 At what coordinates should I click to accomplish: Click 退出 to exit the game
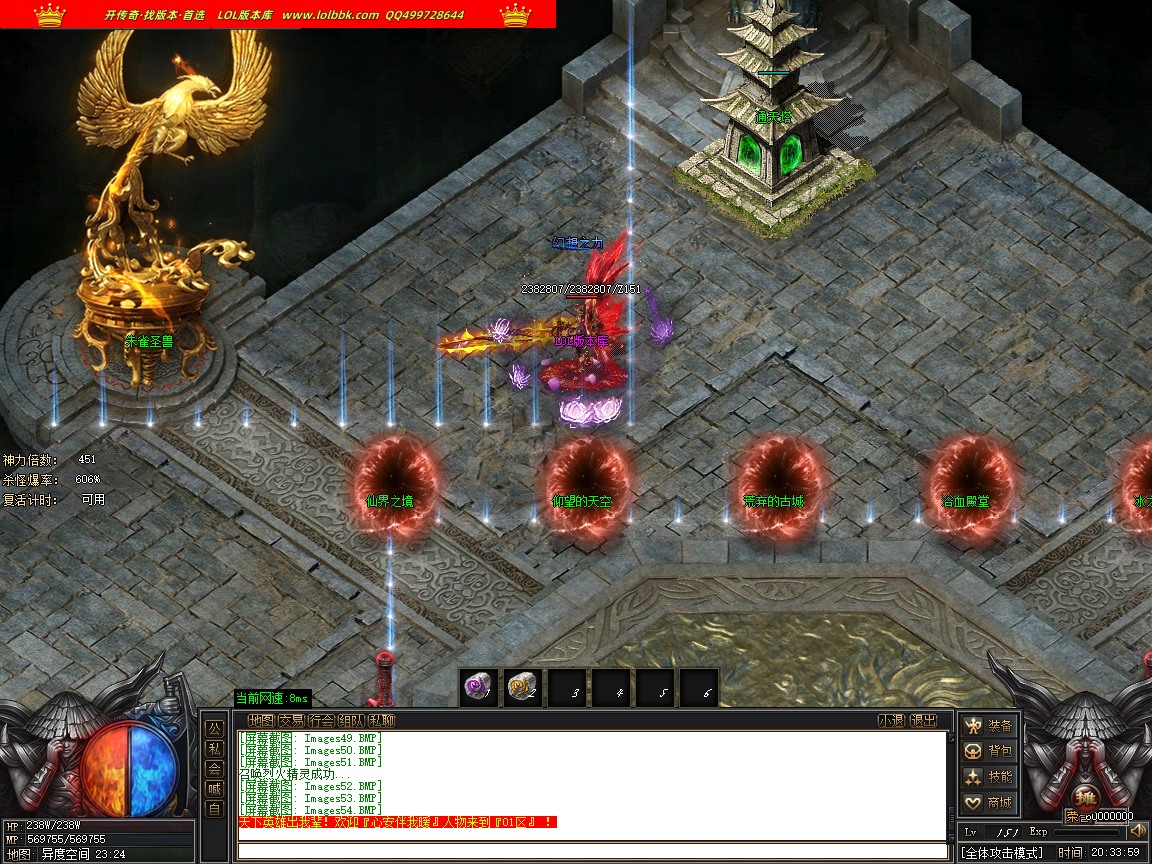pos(924,720)
